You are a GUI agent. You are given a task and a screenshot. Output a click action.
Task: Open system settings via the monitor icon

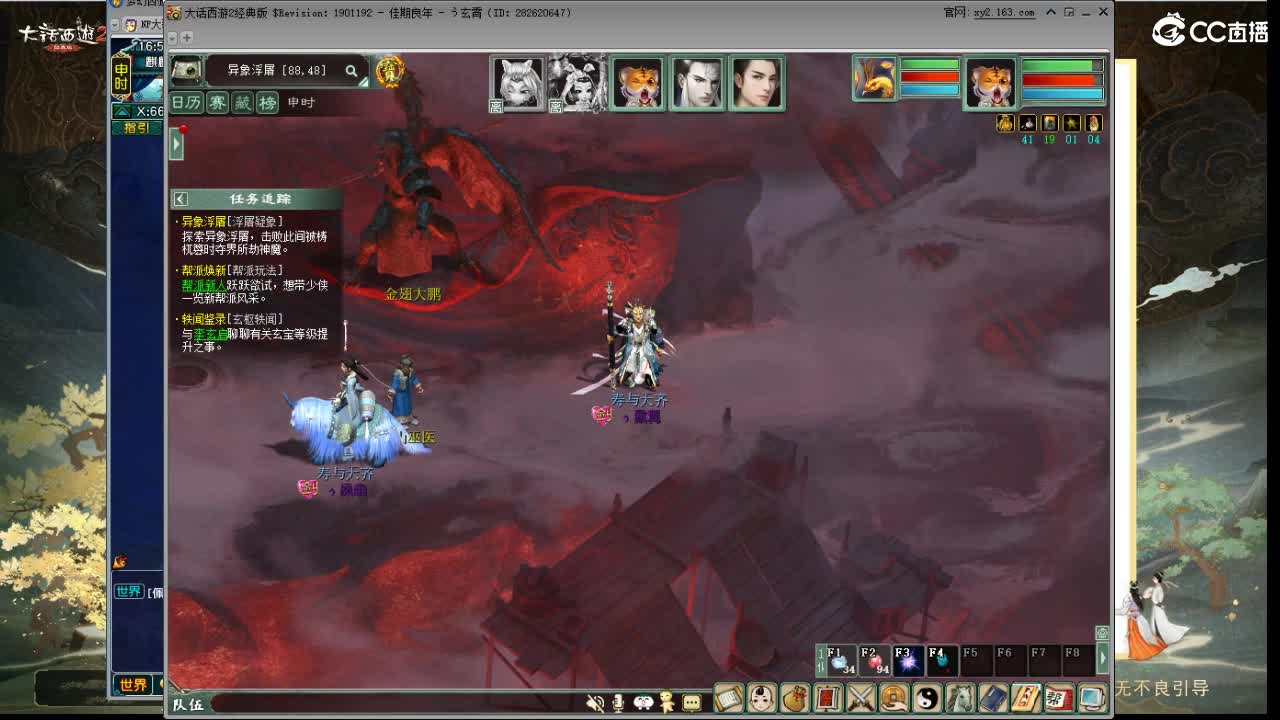coord(1092,700)
